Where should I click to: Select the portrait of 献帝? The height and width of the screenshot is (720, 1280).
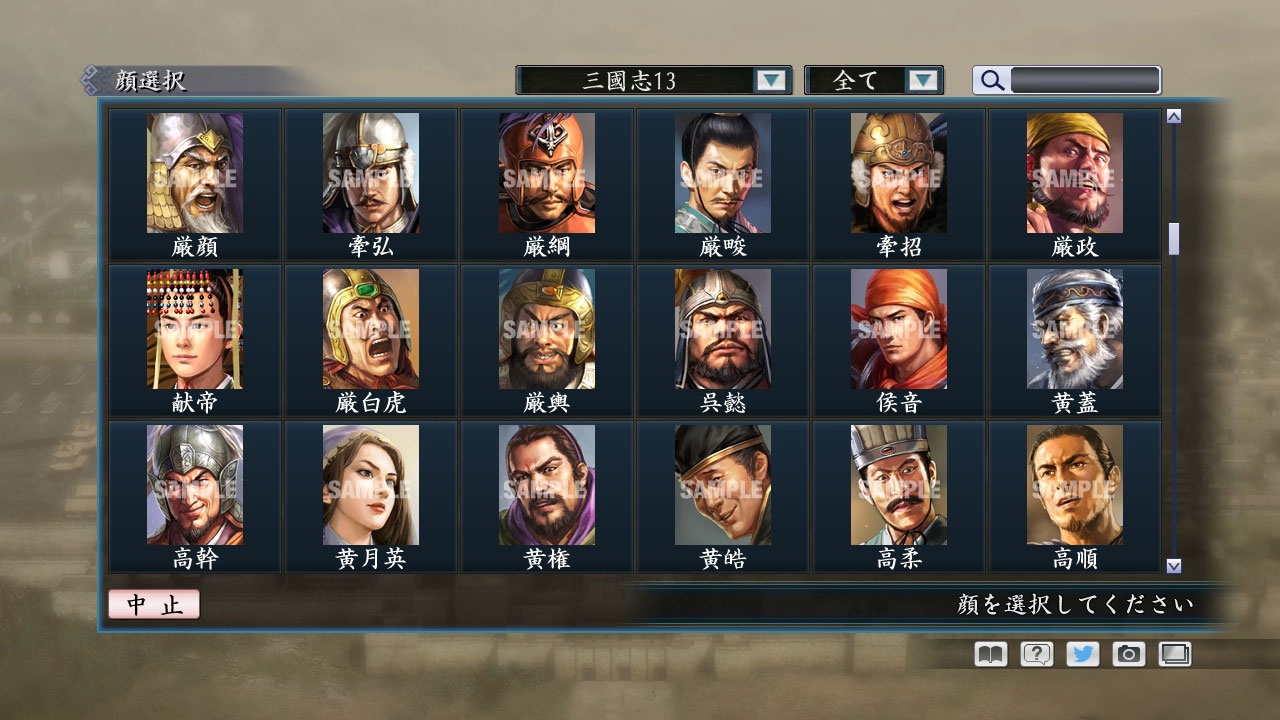(195, 330)
